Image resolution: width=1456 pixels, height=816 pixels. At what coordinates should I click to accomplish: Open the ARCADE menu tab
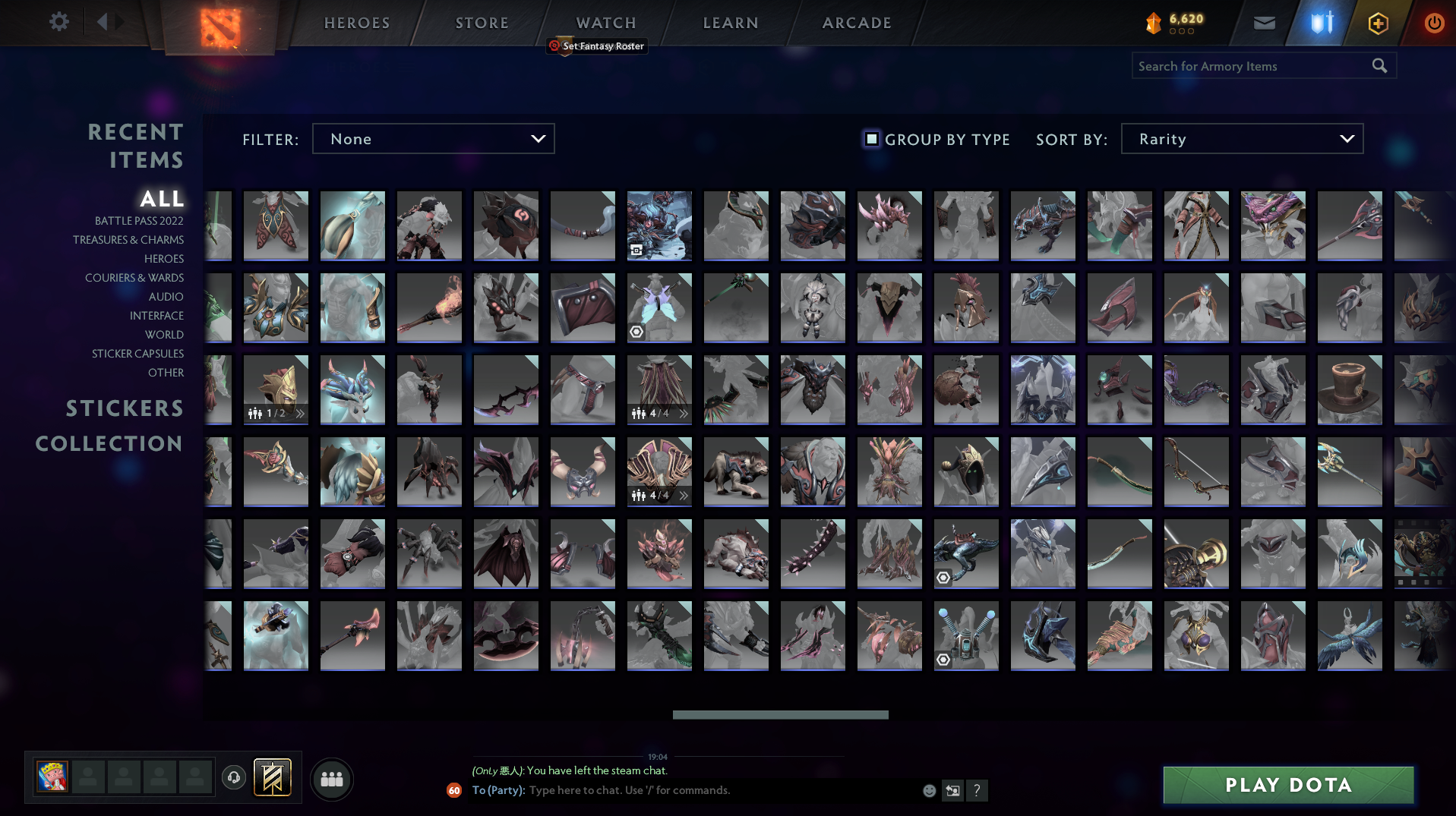(x=857, y=23)
